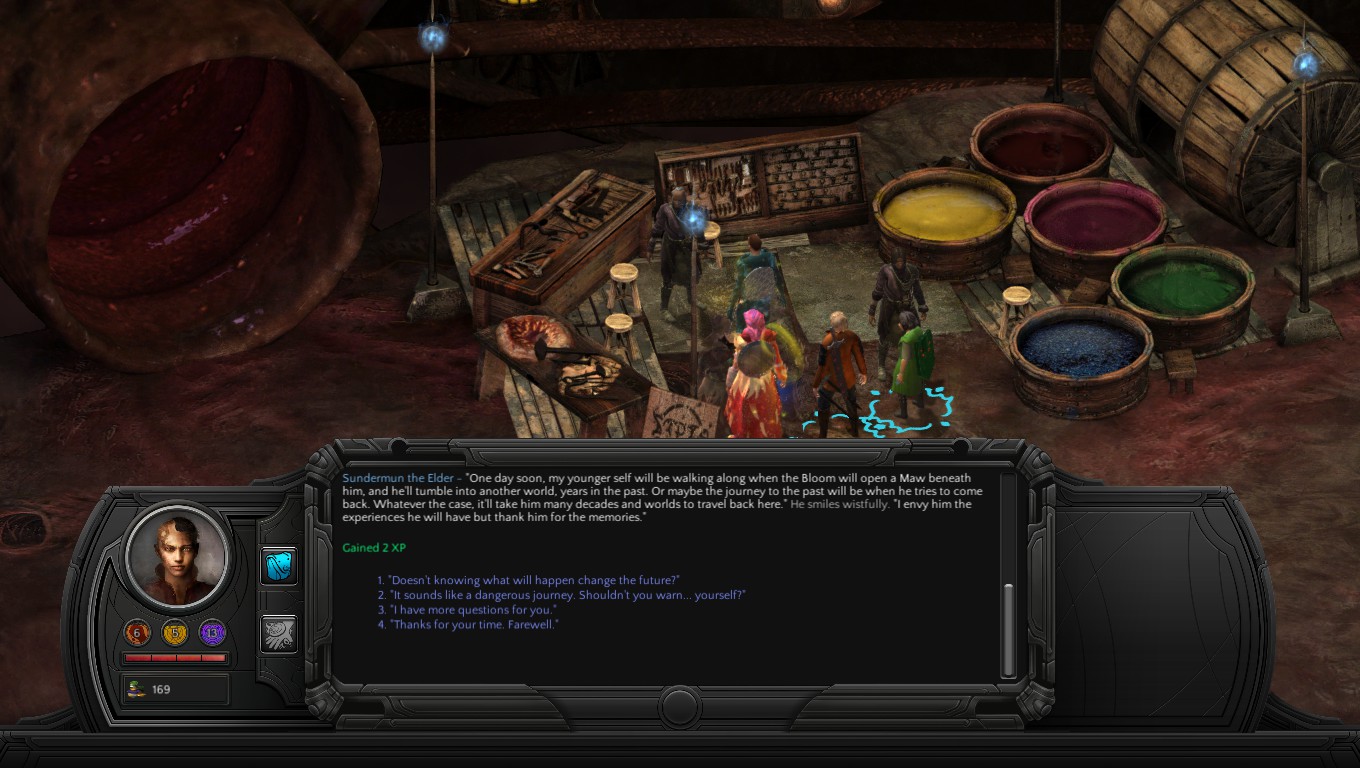
Task: Select the red Might pool showing 6
Action: tap(138, 633)
